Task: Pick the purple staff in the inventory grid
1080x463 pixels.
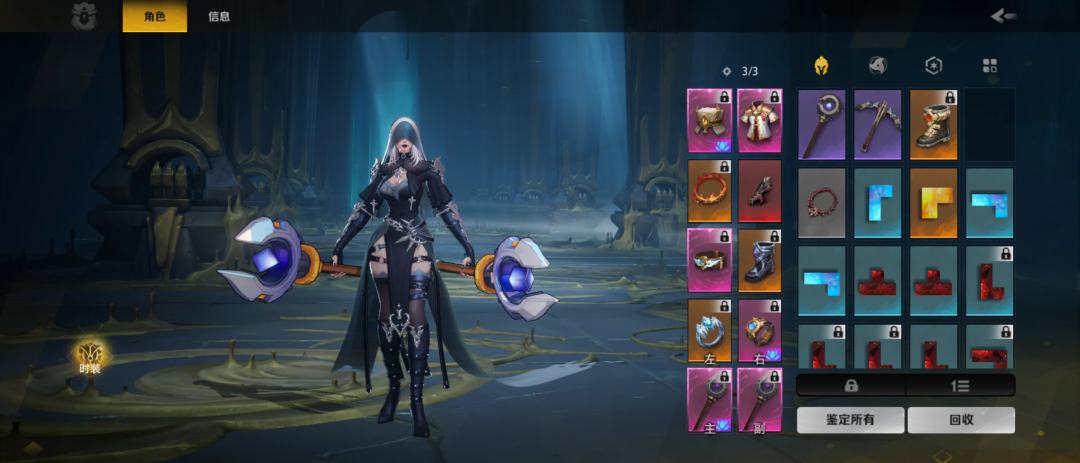Action: coord(822,124)
